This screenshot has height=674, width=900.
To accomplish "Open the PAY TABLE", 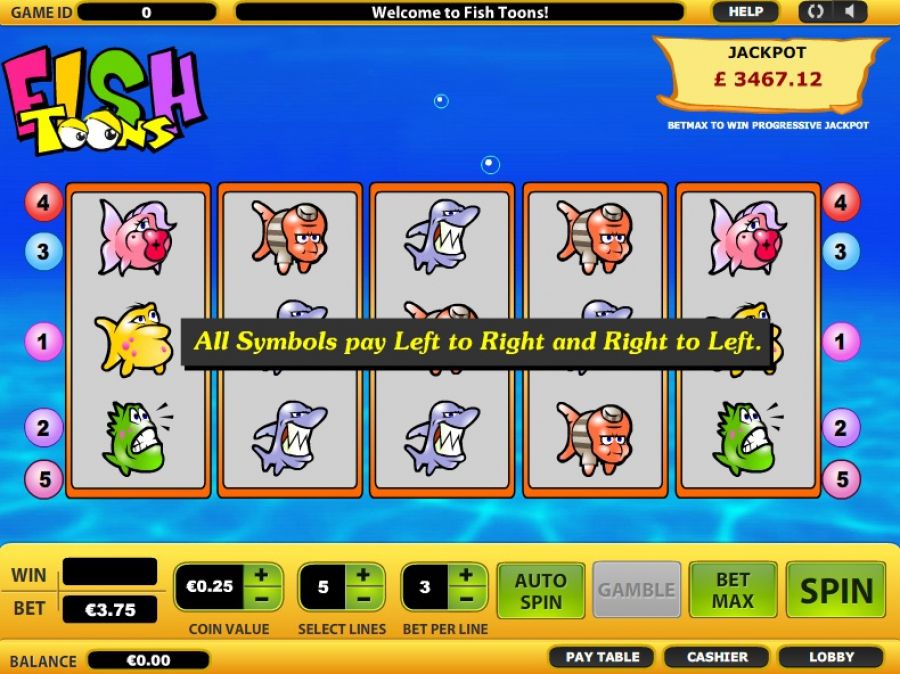I will pos(602,657).
